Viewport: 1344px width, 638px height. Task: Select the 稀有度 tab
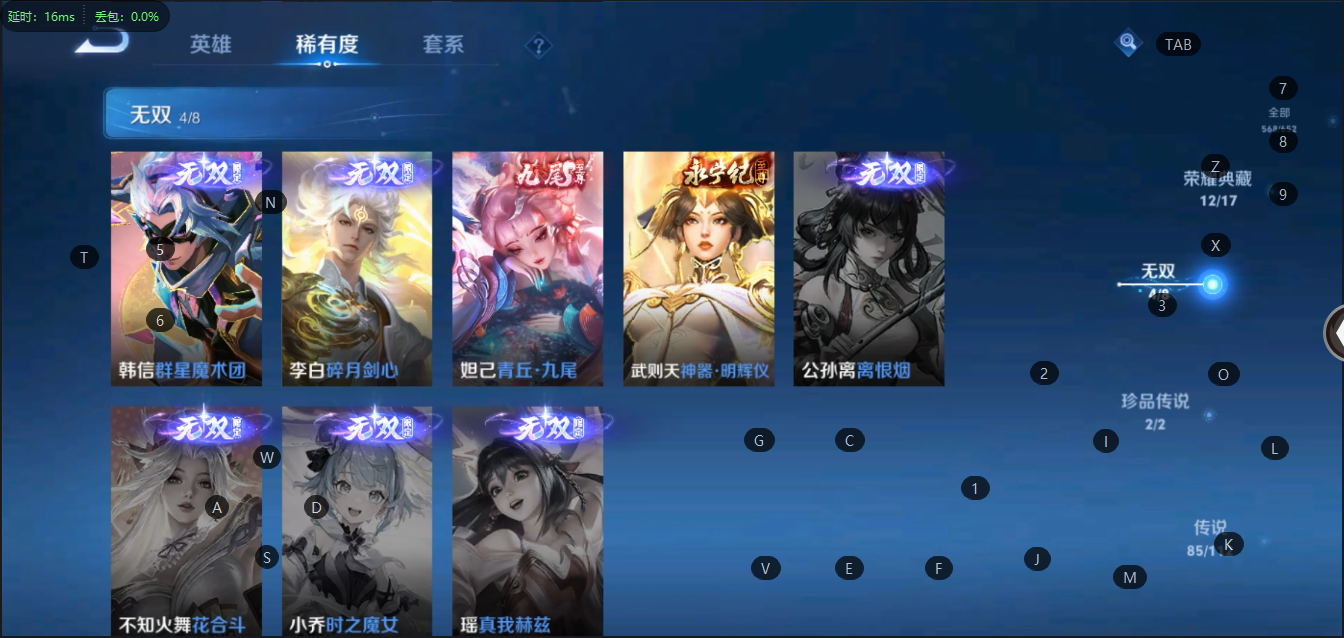327,45
